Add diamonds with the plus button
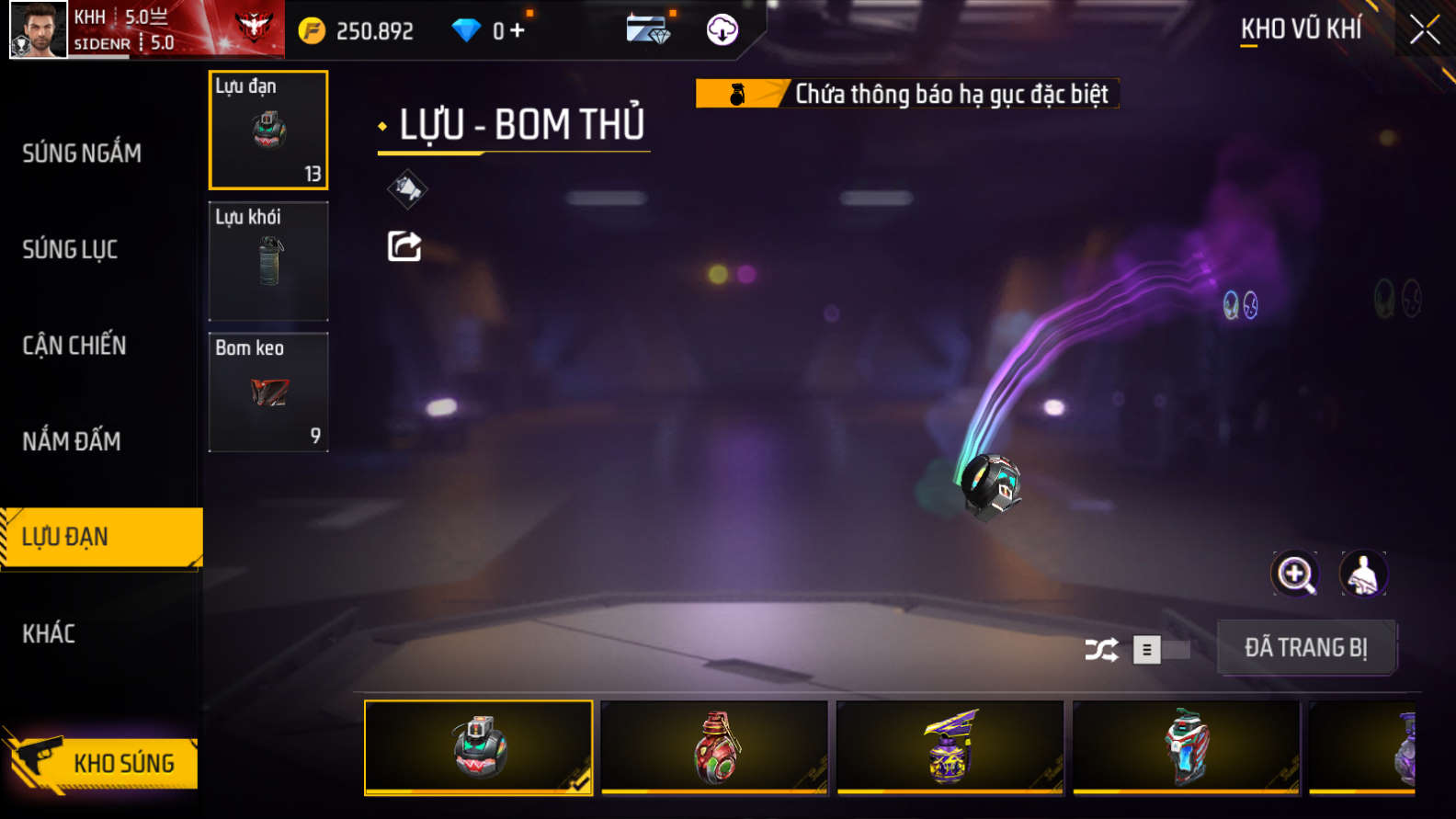 click(518, 30)
